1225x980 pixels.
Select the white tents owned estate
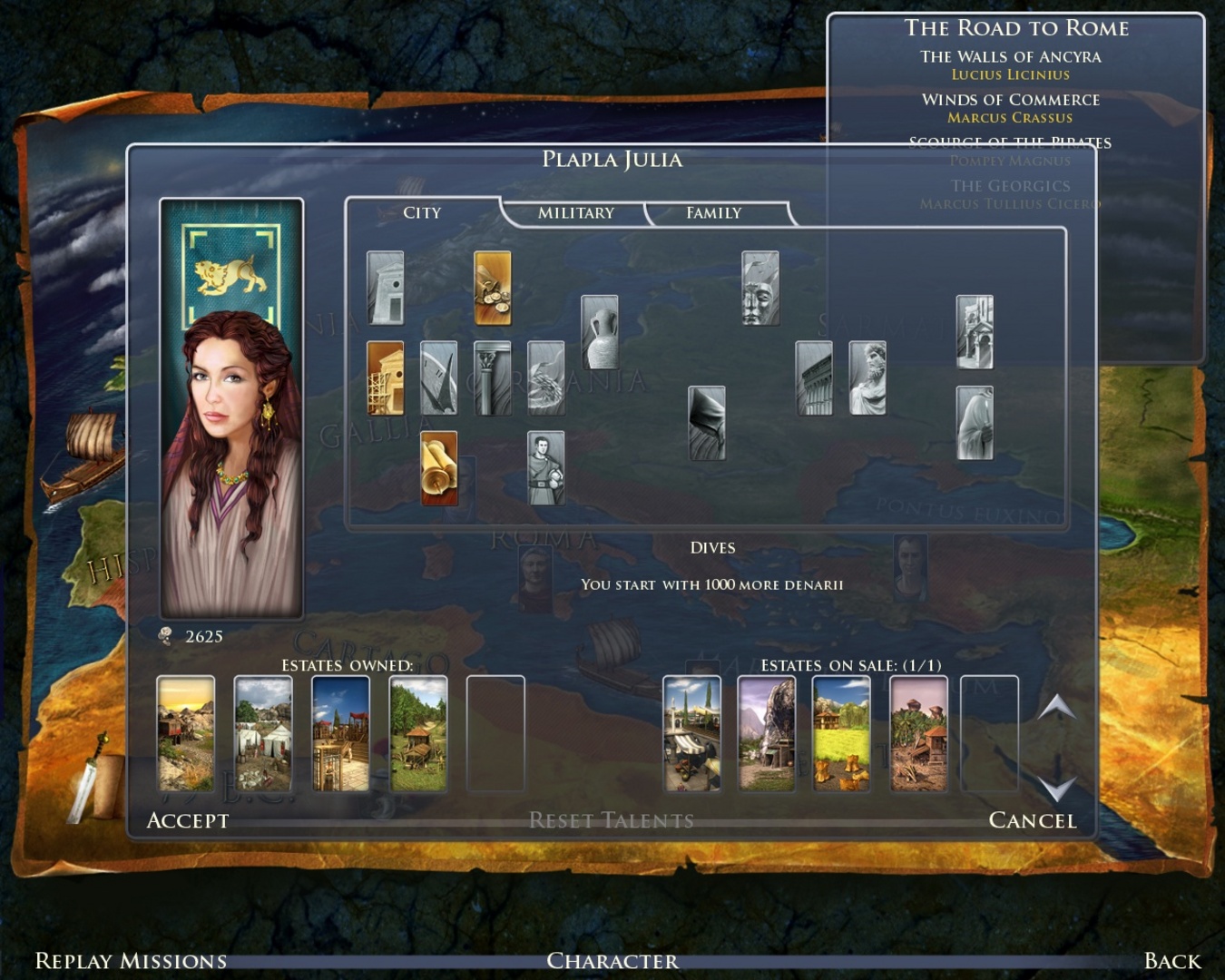click(263, 733)
